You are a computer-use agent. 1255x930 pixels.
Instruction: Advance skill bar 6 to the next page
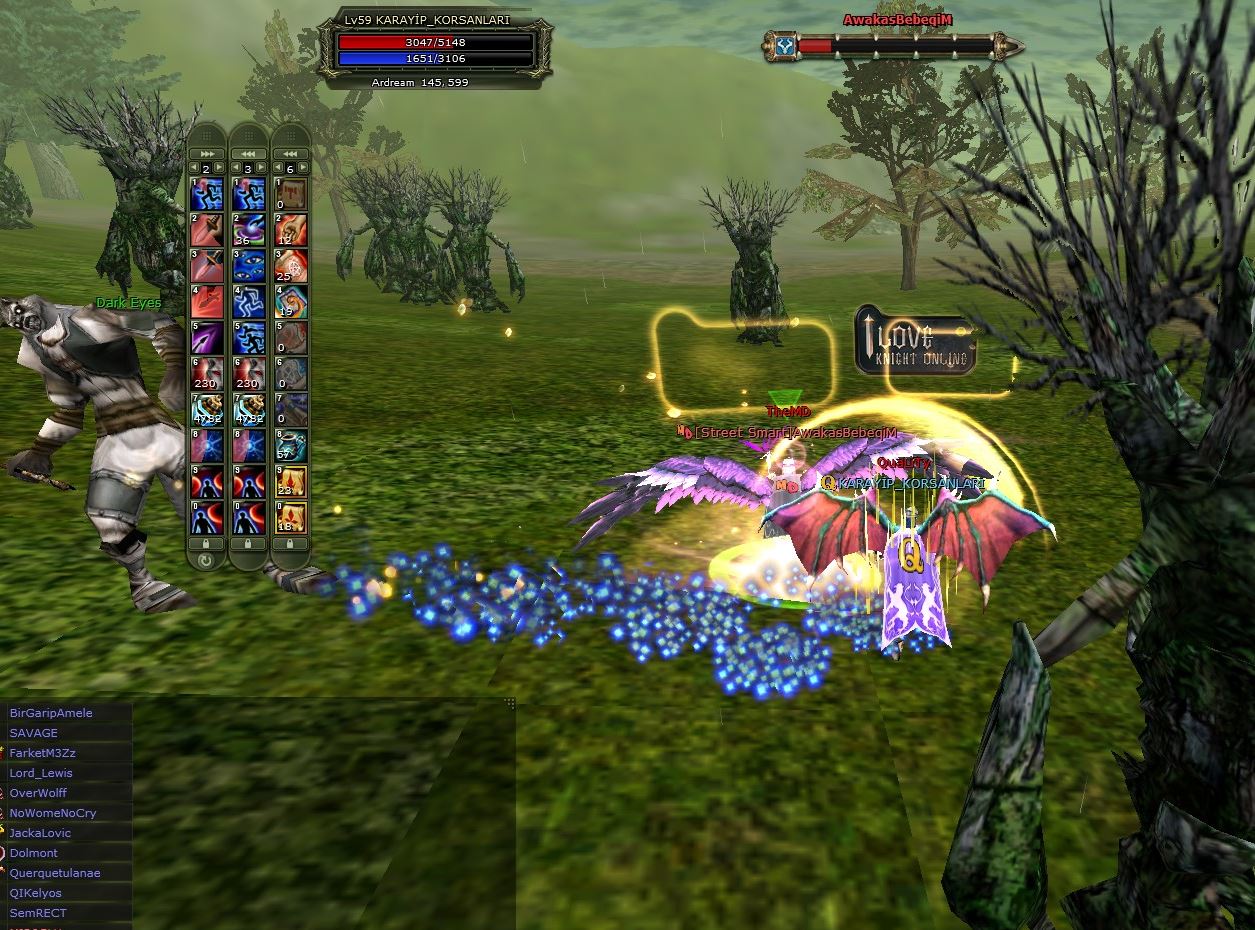click(x=304, y=168)
